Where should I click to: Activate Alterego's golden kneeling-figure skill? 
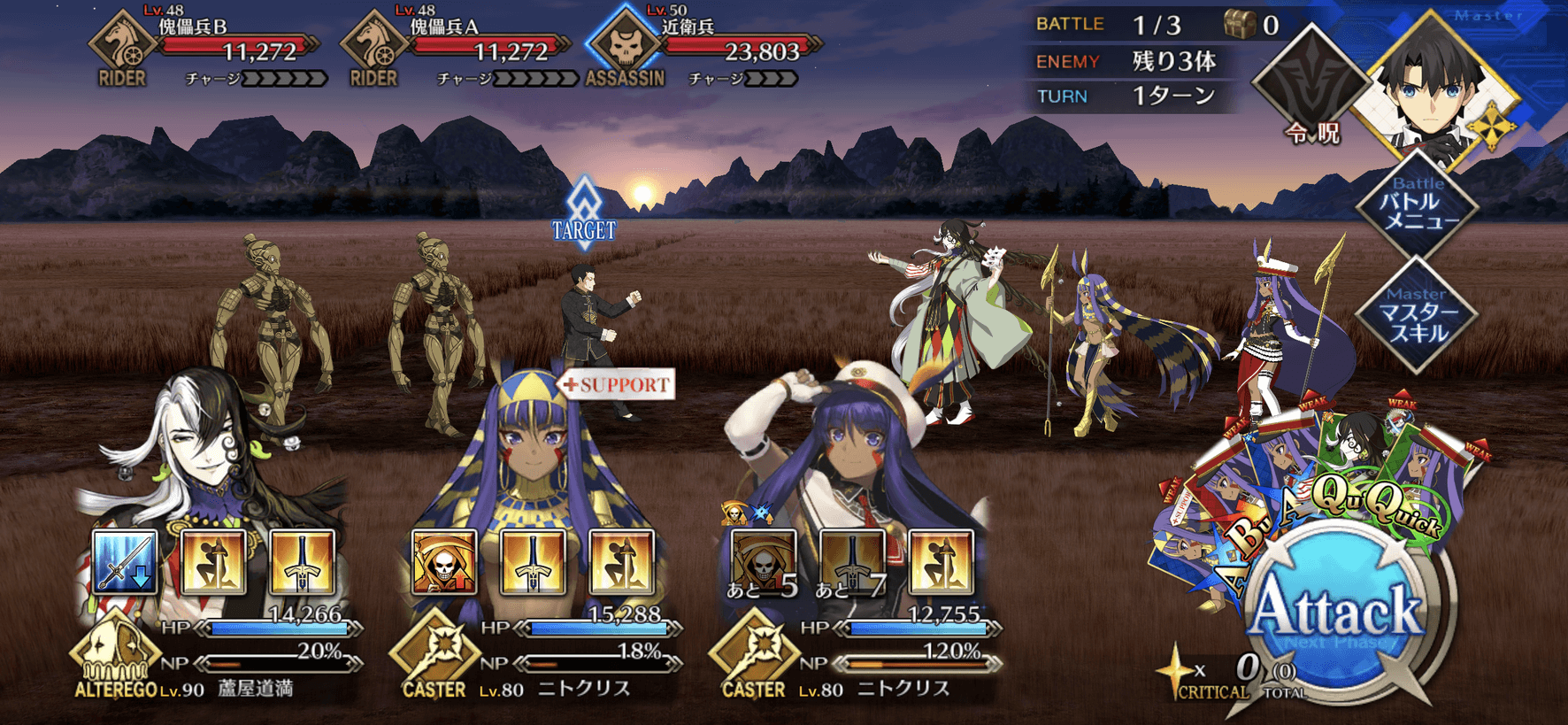(213, 562)
